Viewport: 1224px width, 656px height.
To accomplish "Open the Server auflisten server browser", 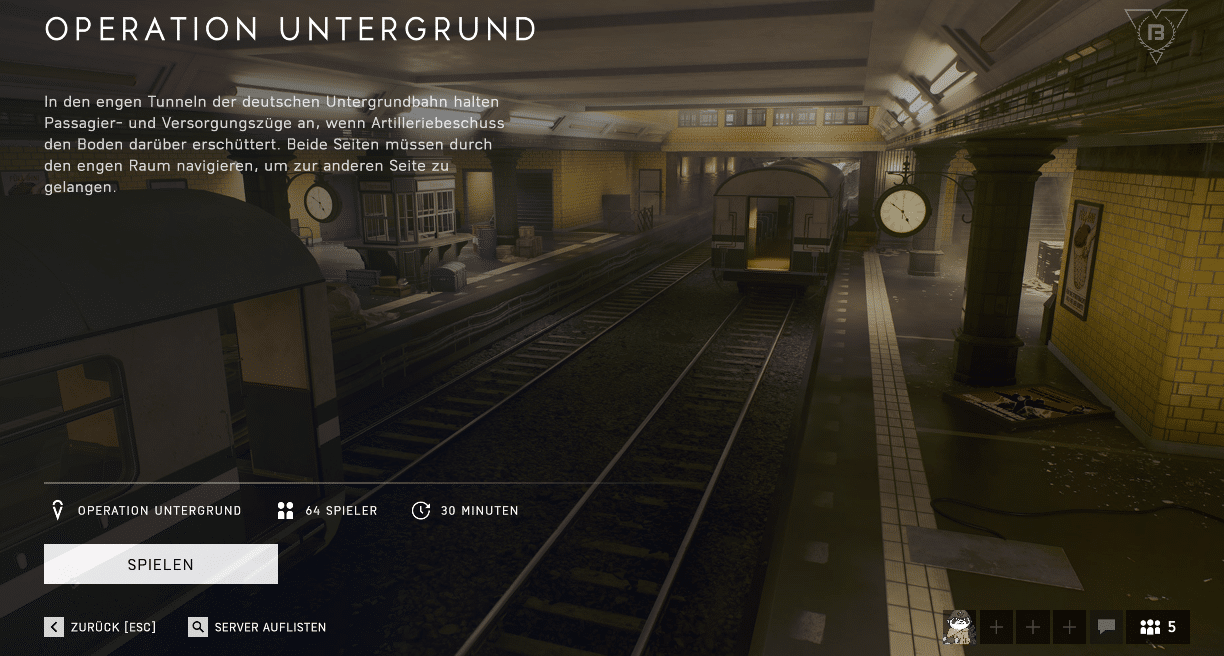I will [x=258, y=627].
